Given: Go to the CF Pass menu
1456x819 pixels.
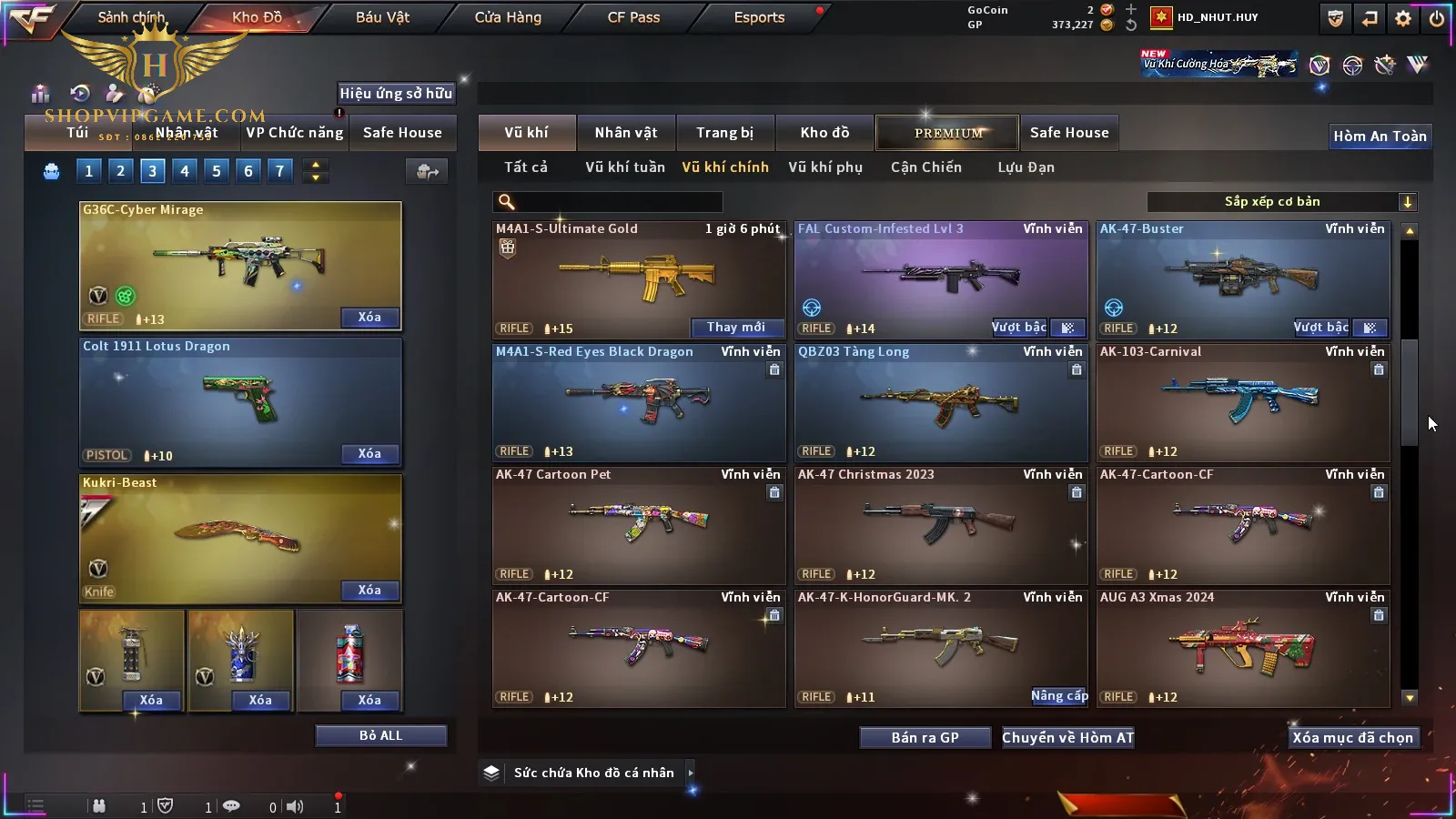Looking at the screenshot, I should 633,17.
